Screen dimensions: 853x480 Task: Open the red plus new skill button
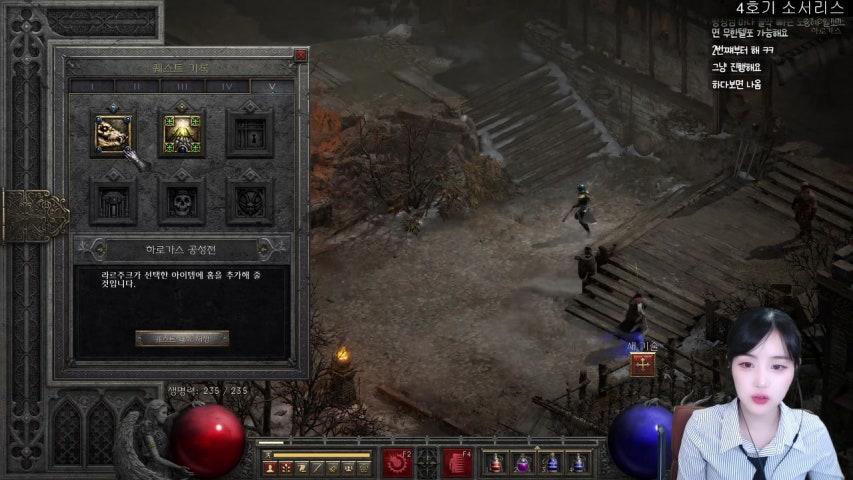click(642, 365)
